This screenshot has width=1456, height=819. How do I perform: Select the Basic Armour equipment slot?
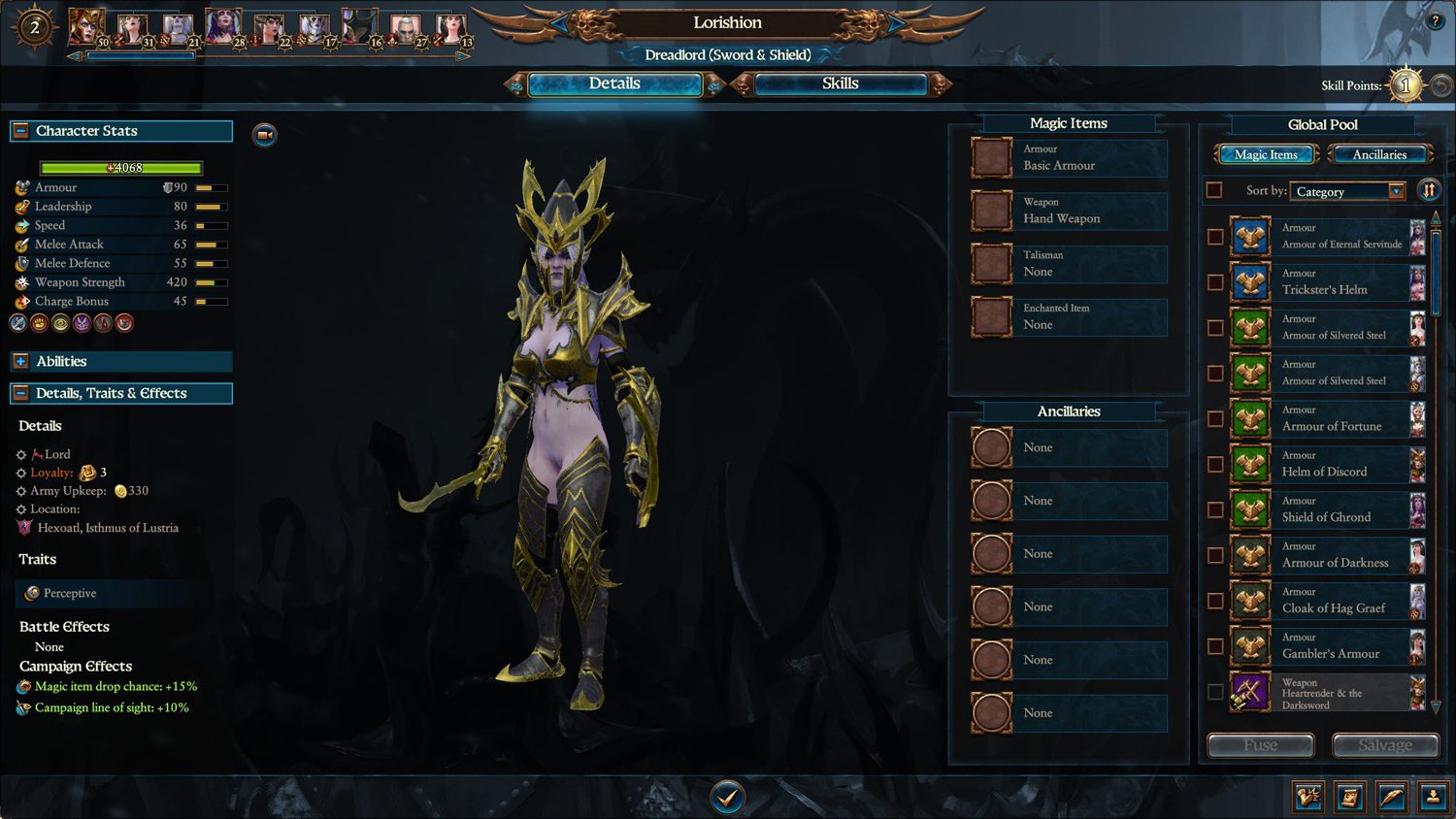pyautogui.click(x=1068, y=158)
